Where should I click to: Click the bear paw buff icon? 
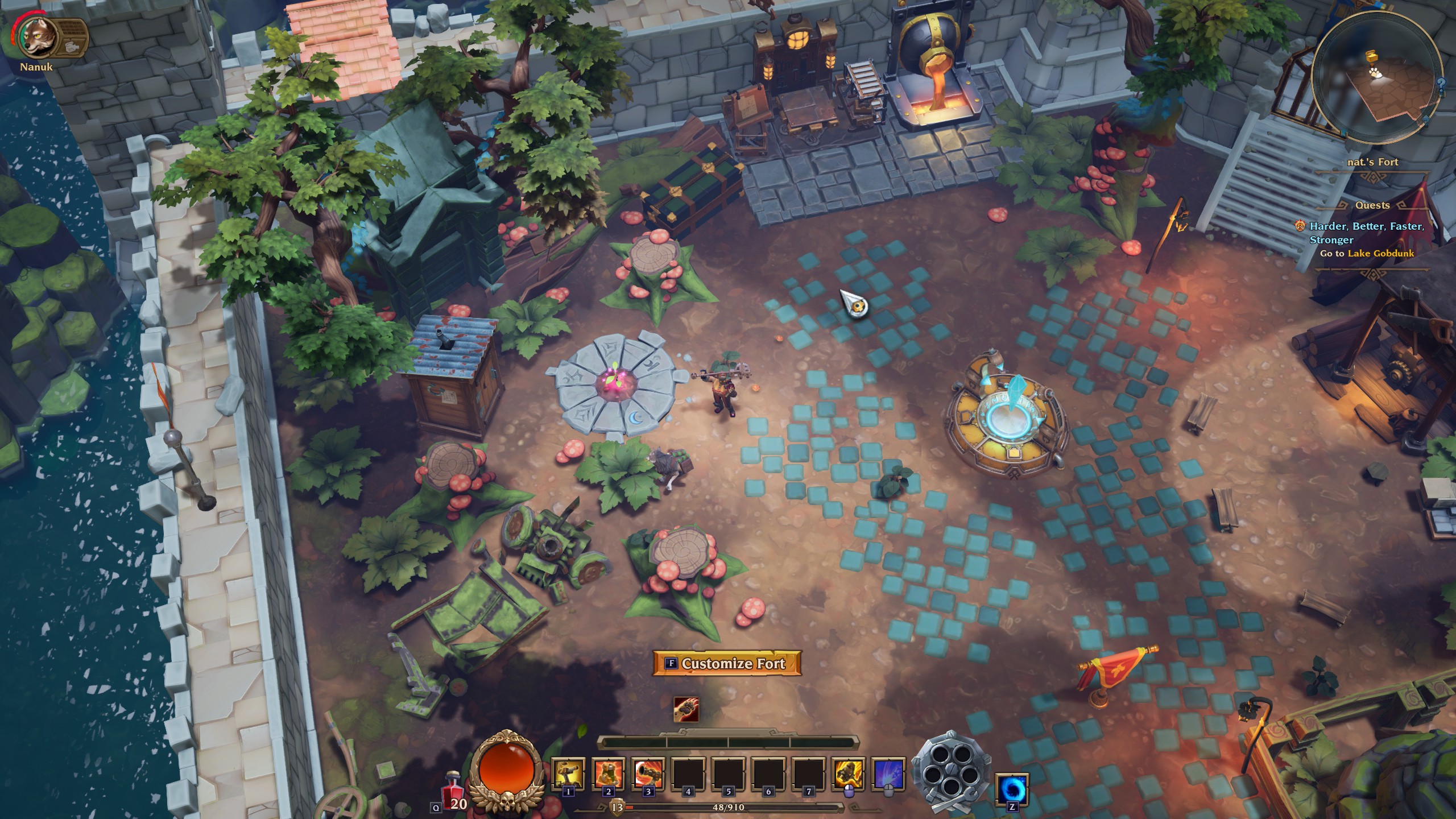click(686, 709)
